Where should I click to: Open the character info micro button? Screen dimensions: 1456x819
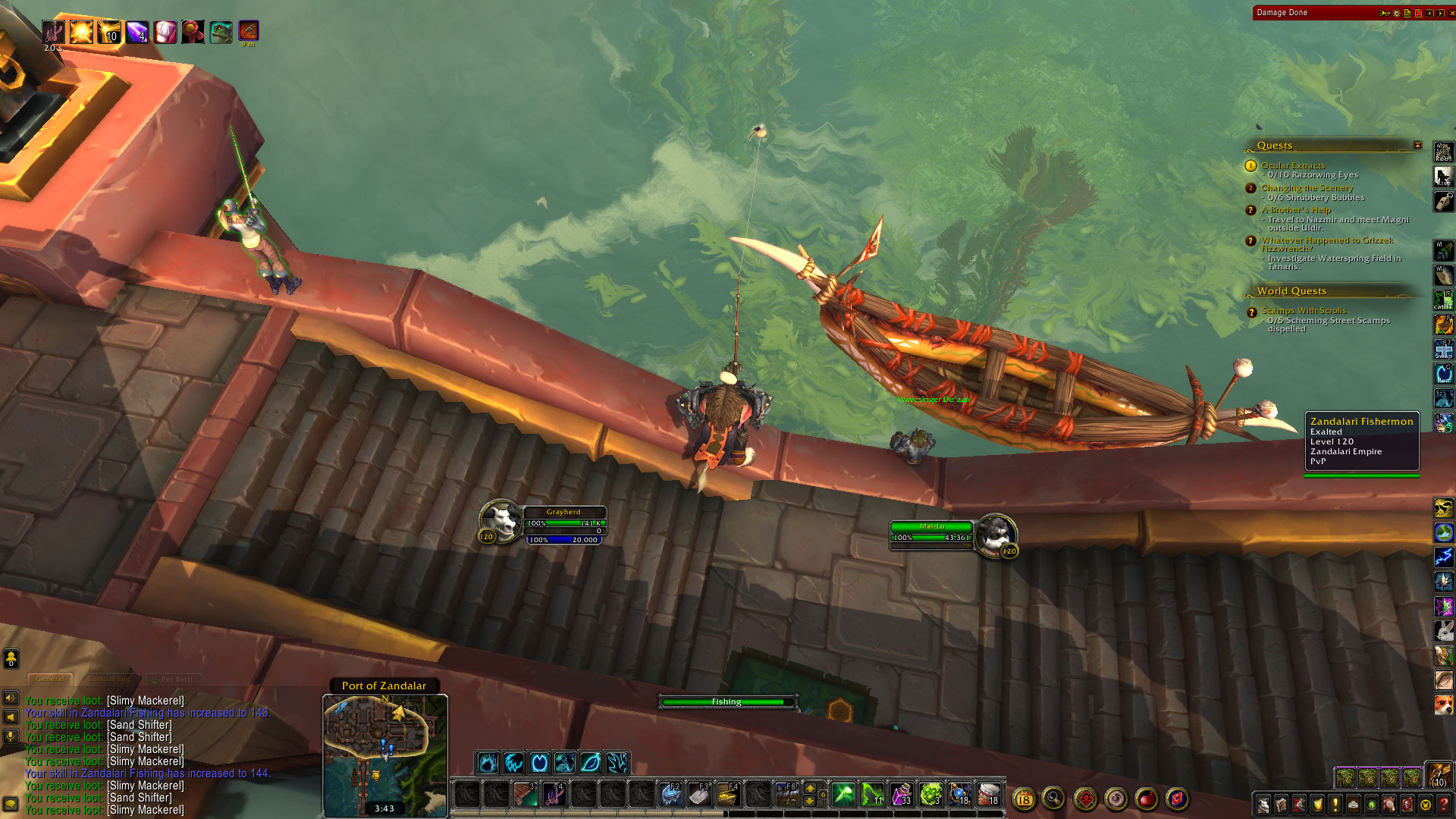tap(1263, 804)
